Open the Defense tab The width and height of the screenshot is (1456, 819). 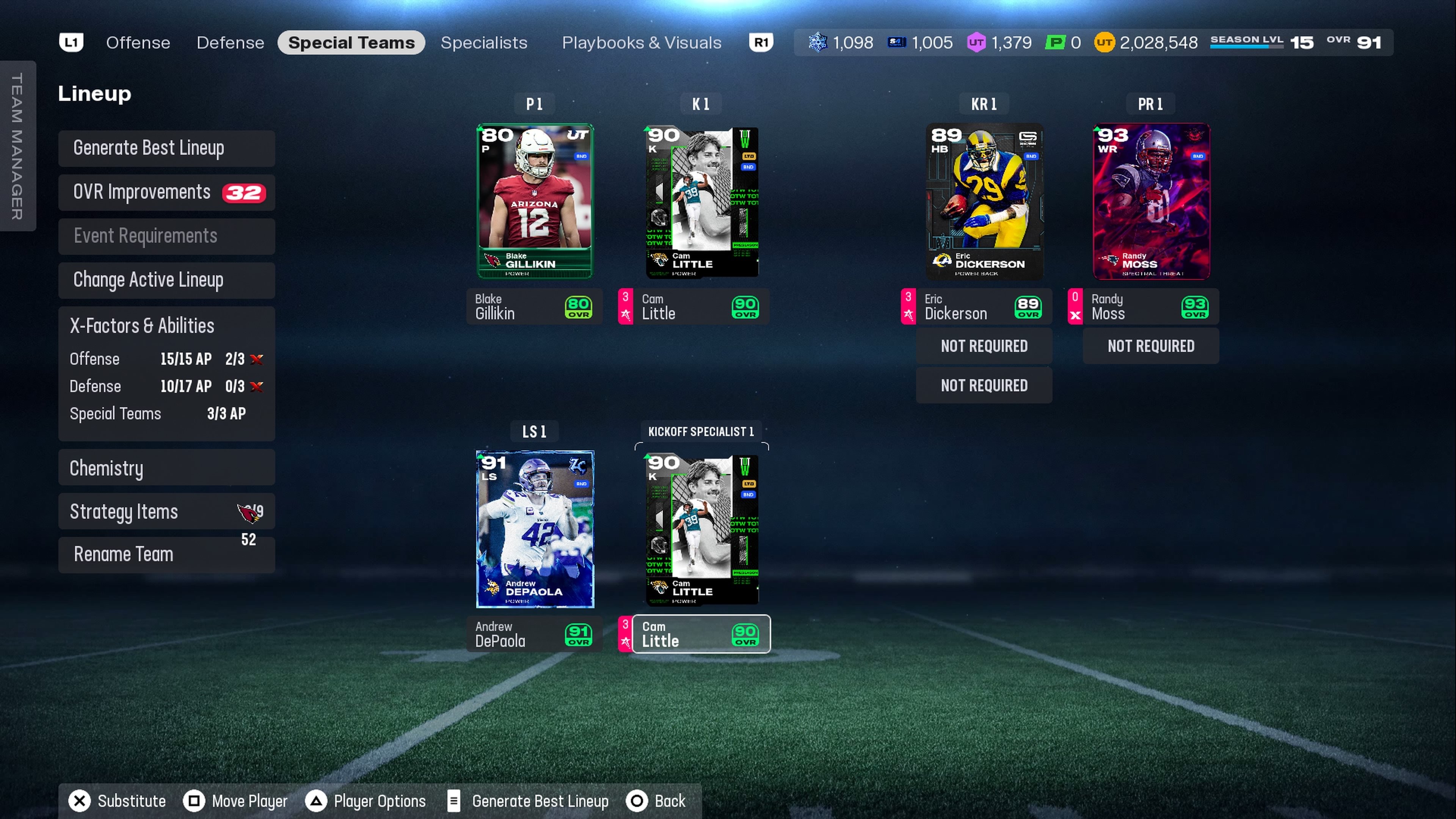tap(230, 43)
